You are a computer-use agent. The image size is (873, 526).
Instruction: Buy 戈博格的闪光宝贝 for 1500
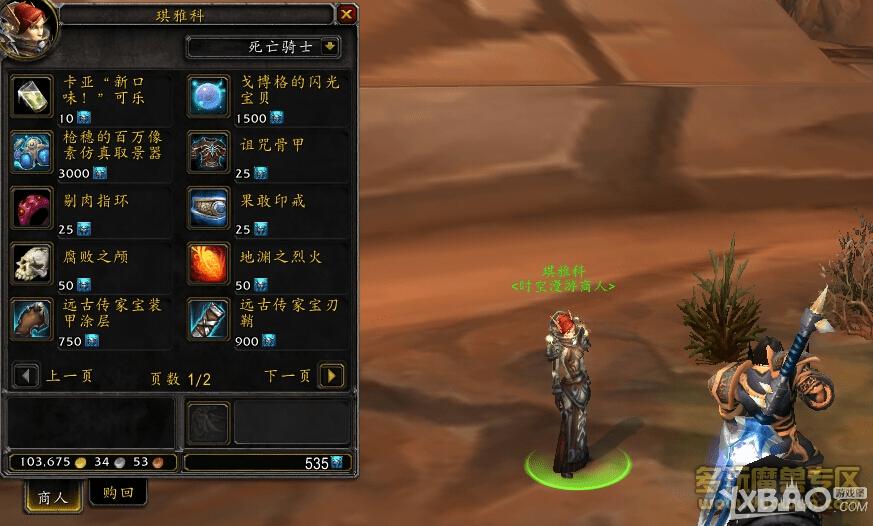(209, 96)
